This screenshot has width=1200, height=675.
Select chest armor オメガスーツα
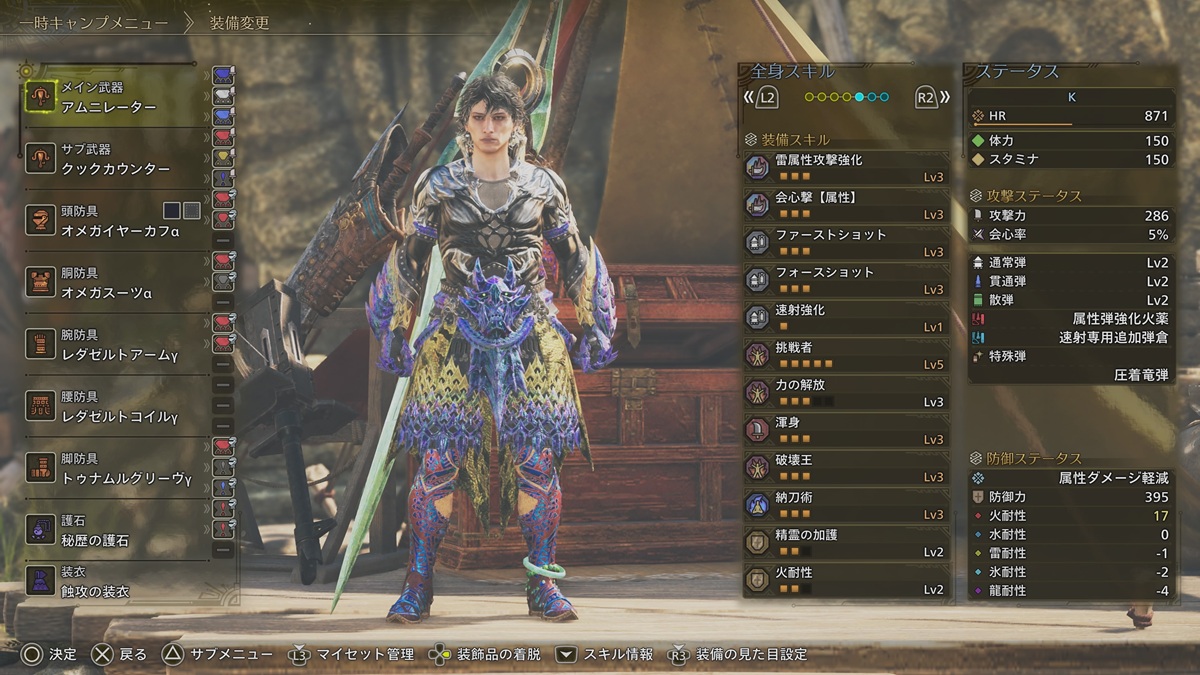click(x=110, y=283)
